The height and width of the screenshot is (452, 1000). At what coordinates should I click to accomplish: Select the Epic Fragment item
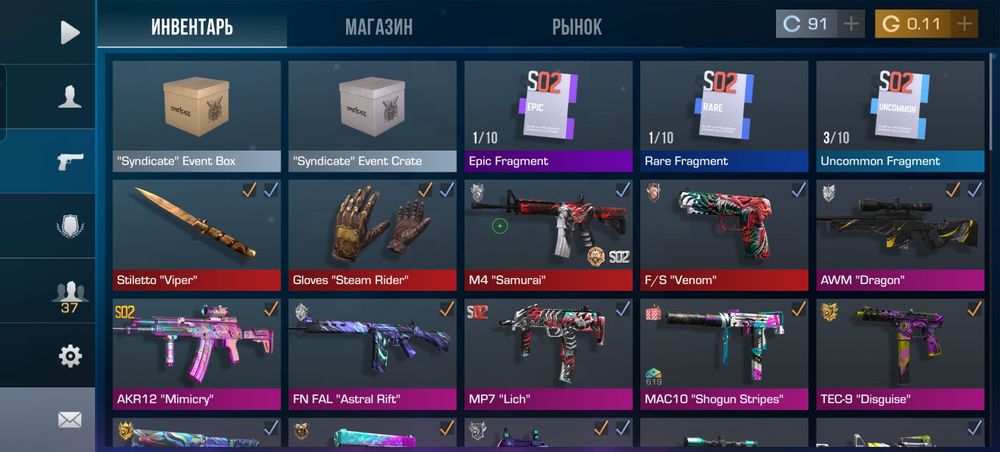tap(548, 116)
